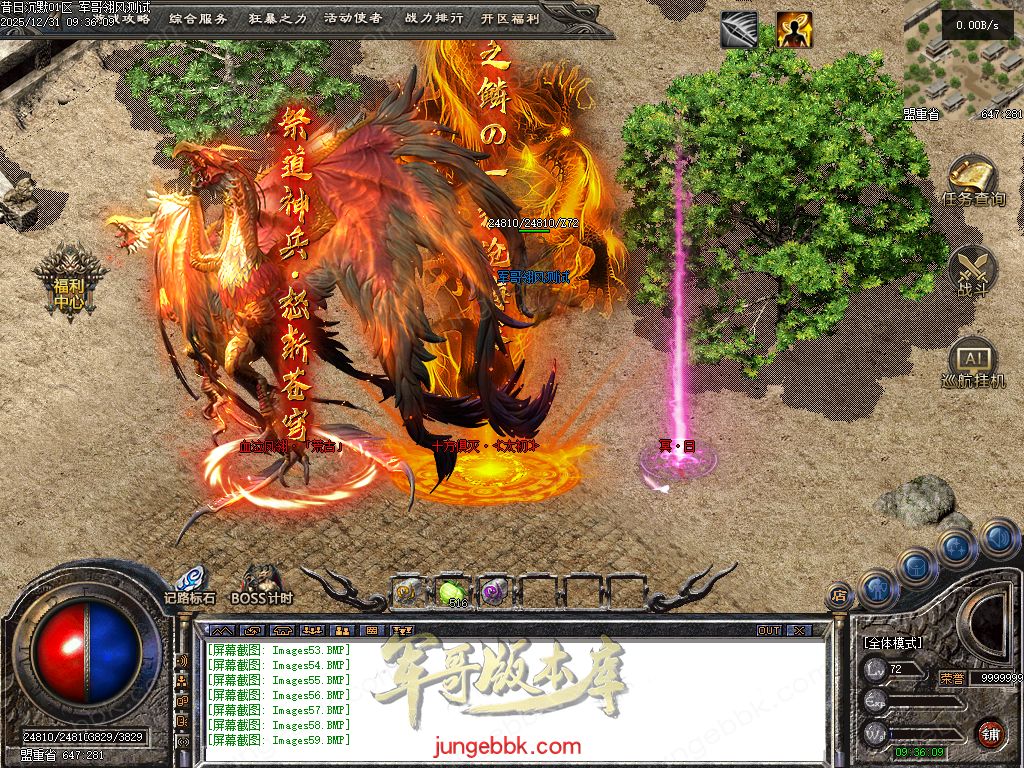Open the BOSS计时 boss timer
The width and height of the screenshot is (1024, 768).
(262, 584)
